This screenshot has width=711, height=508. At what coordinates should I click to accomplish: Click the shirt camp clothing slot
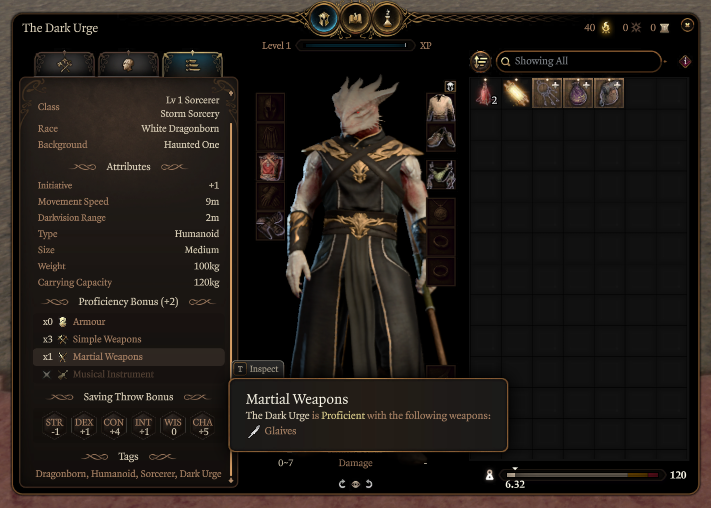tap(441, 108)
